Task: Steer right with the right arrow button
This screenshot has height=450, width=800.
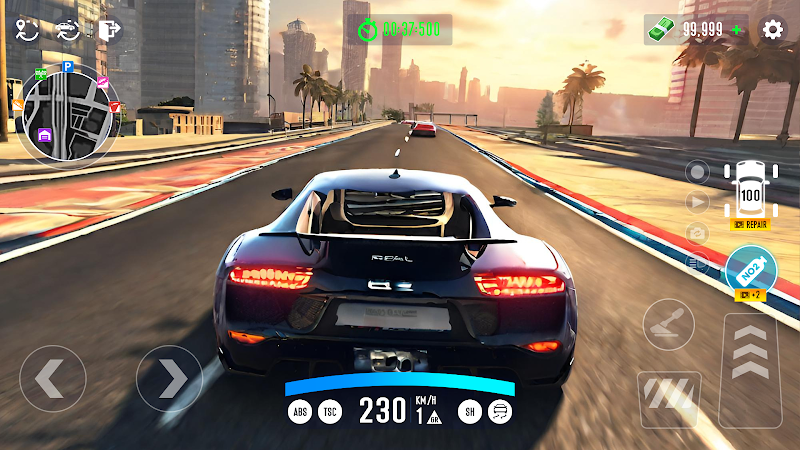Action: 169,378
